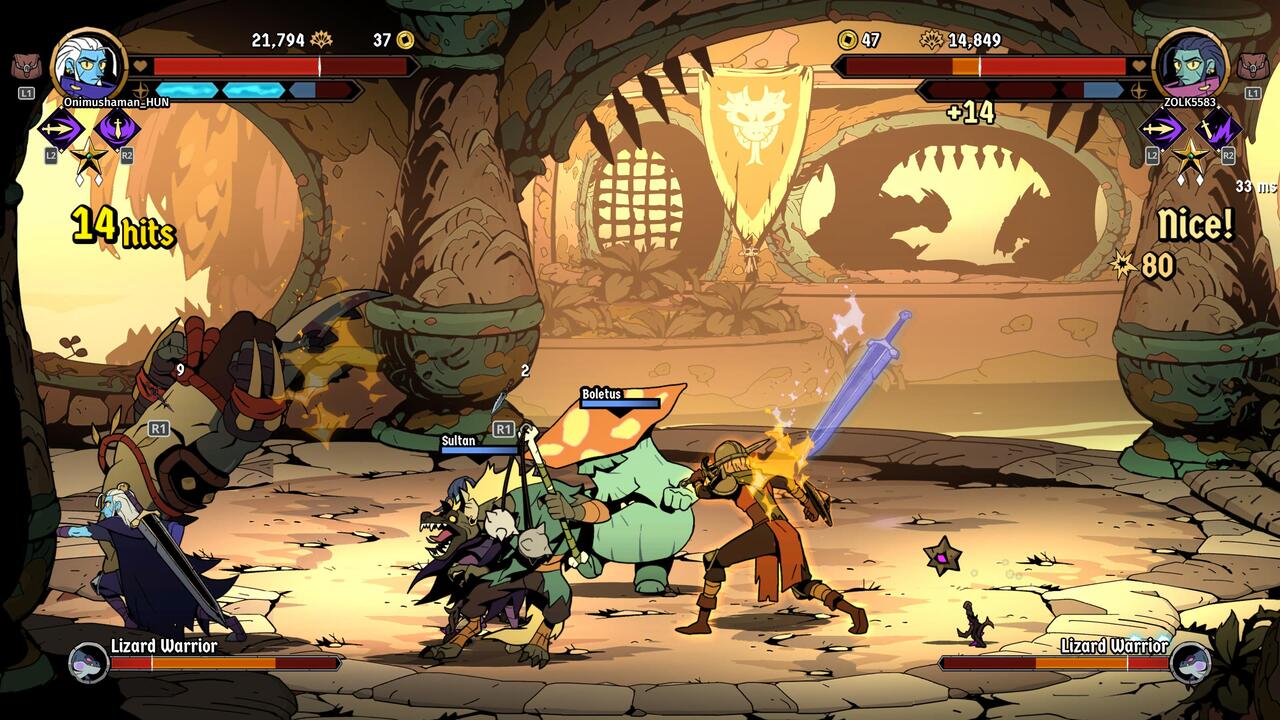This screenshot has width=1280, height=720.
Task: Click Onimushaman_HUN's character portrait
Action: pos(89,64)
